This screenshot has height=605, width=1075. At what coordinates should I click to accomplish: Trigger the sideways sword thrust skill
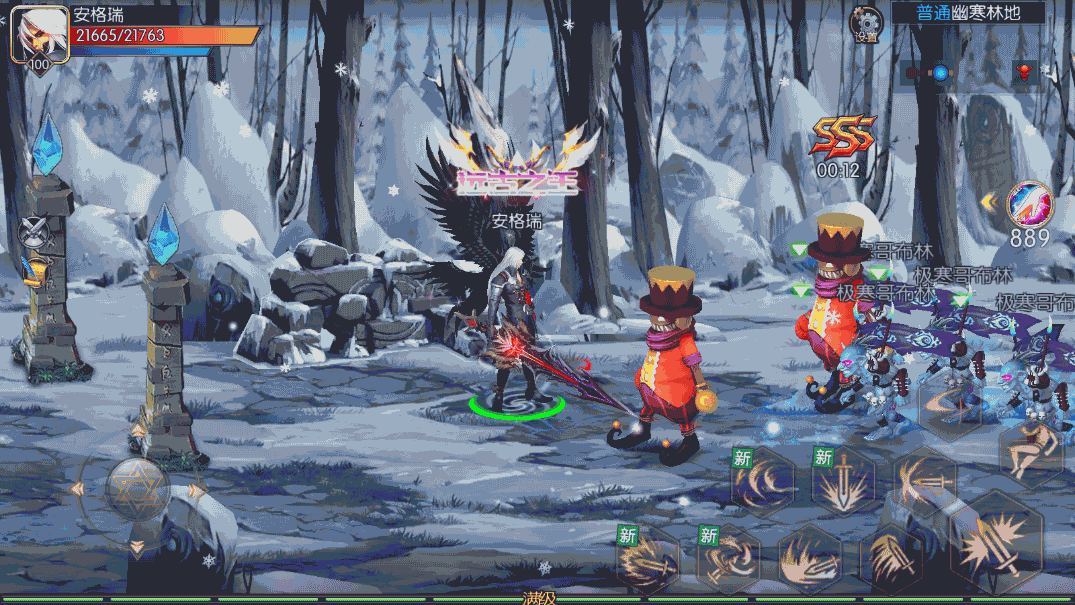[924, 482]
